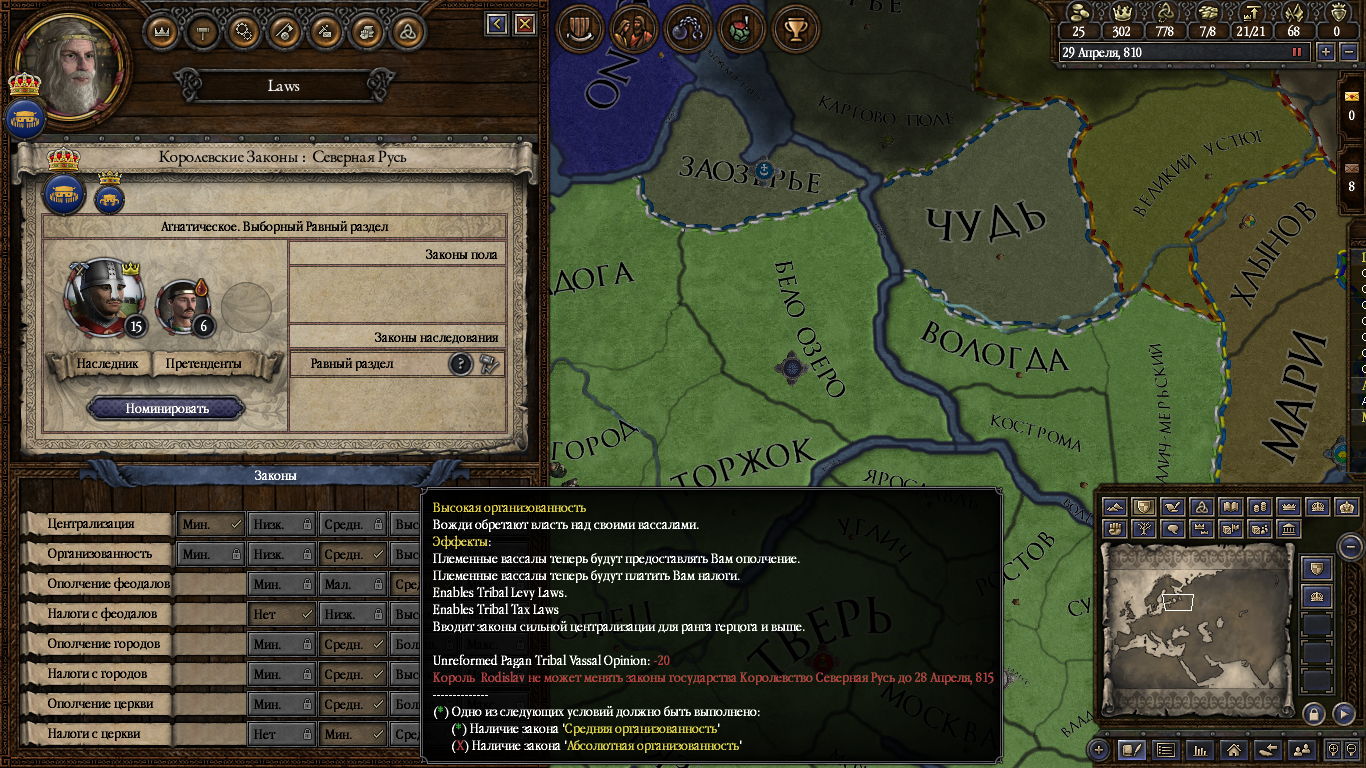Select the Низк. option for Централизация
1366x768 pixels.
point(281,523)
